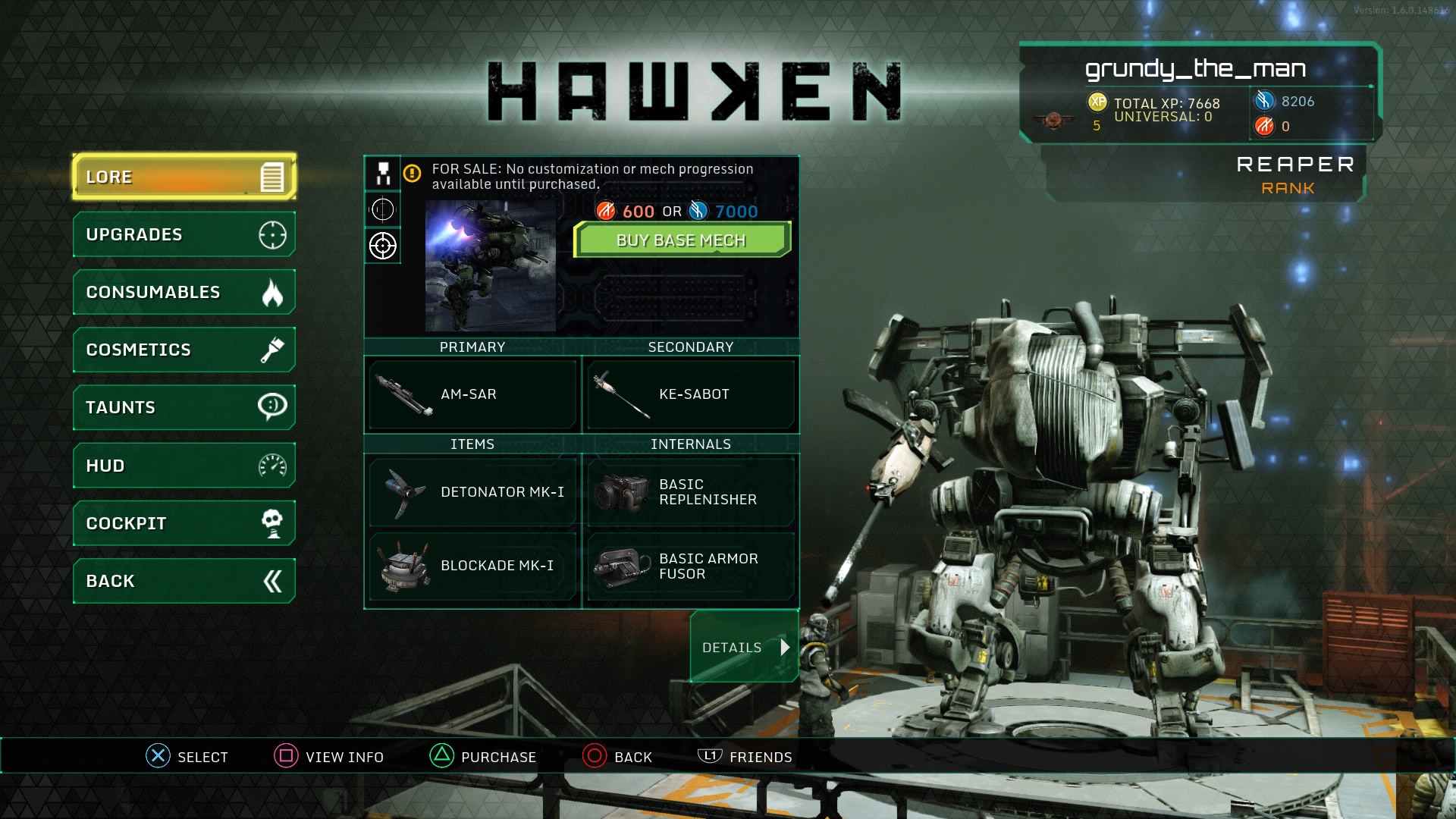Click the Taunts speech bubble icon
Viewport: 1456px width, 819px height.
(275, 407)
